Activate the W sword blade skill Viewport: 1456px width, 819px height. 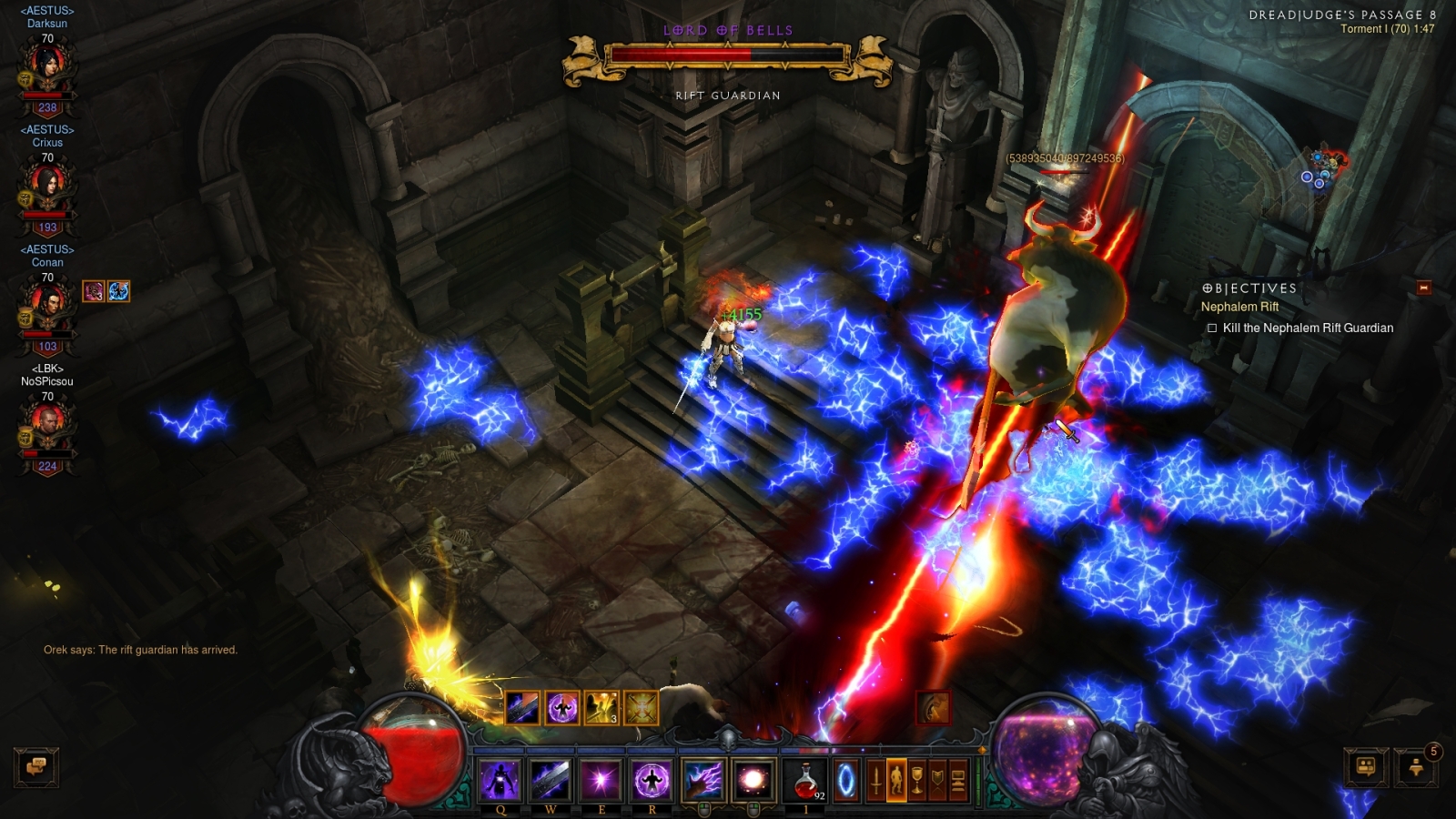coord(551,780)
